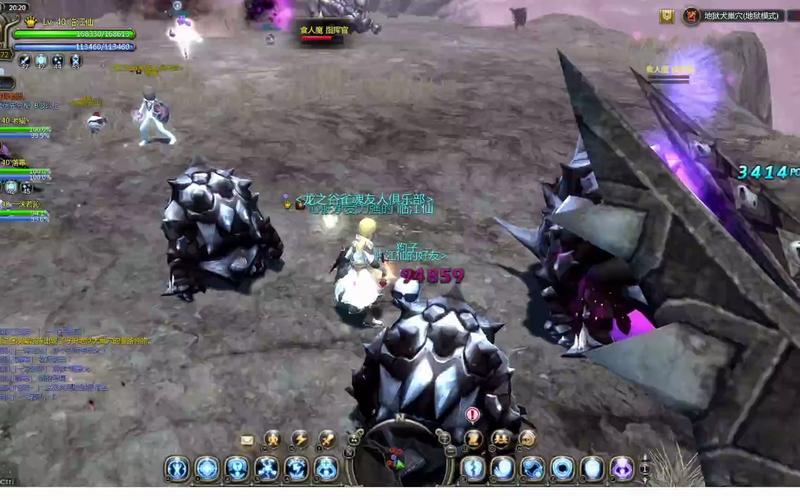
Task: Activate the first skill in the right hotbar
Action: [473, 468]
